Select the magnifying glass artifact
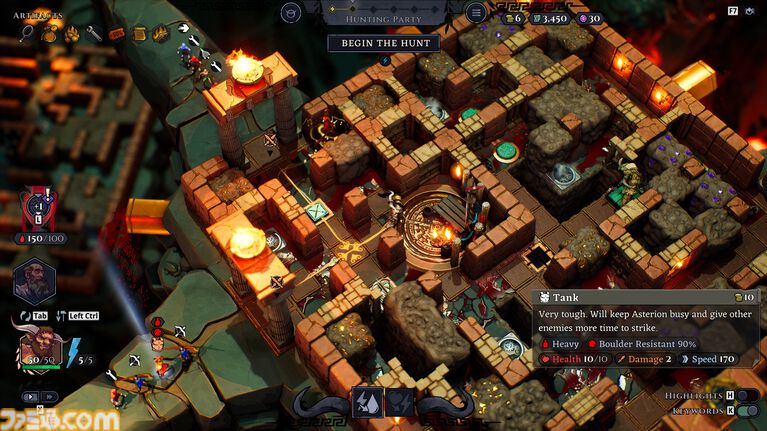This screenshot has height=431, width=767. click(x=27, y=34)
